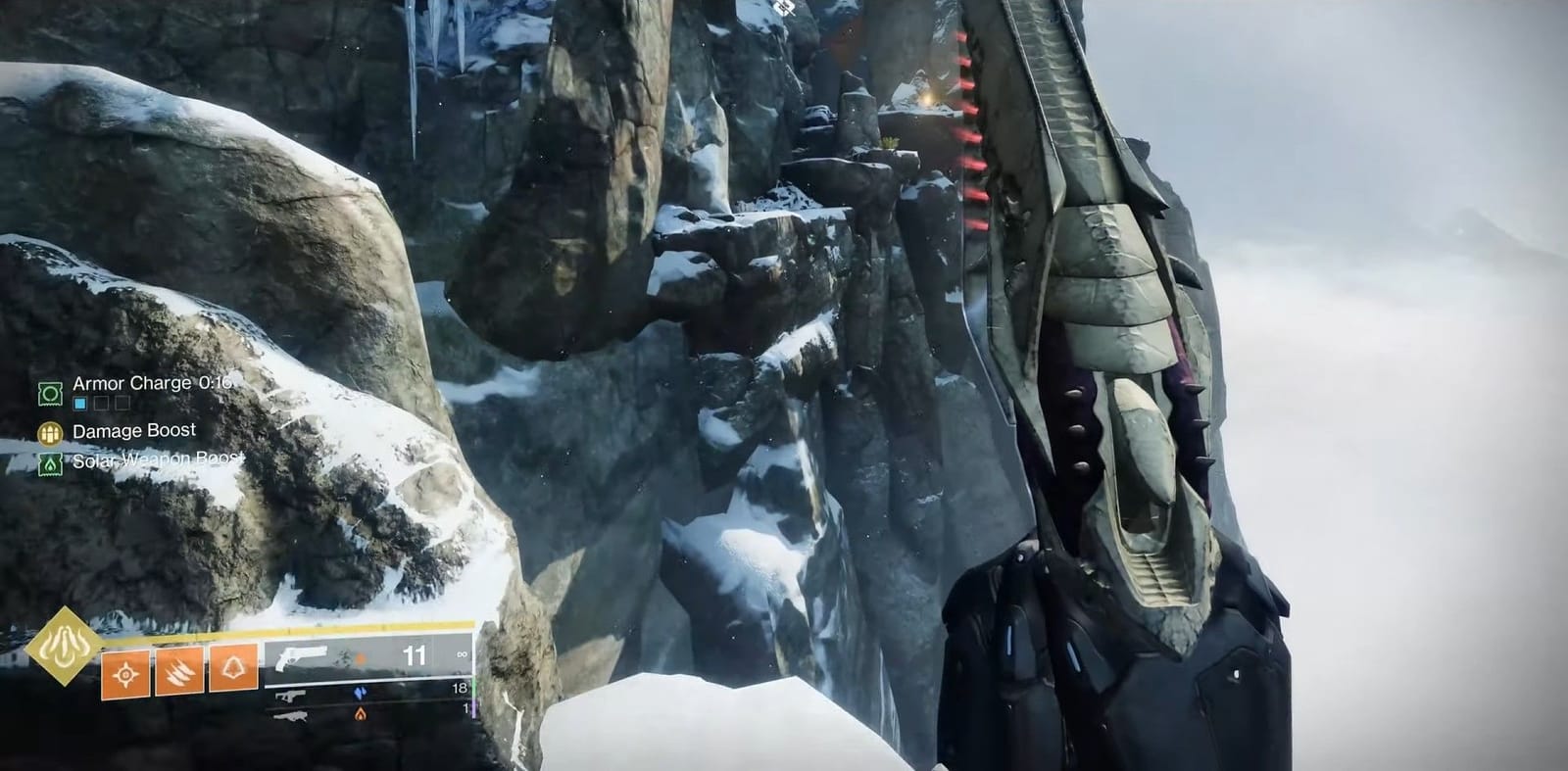
Task: Select the equipped hand cannon icon
Action: coord(302,658)
